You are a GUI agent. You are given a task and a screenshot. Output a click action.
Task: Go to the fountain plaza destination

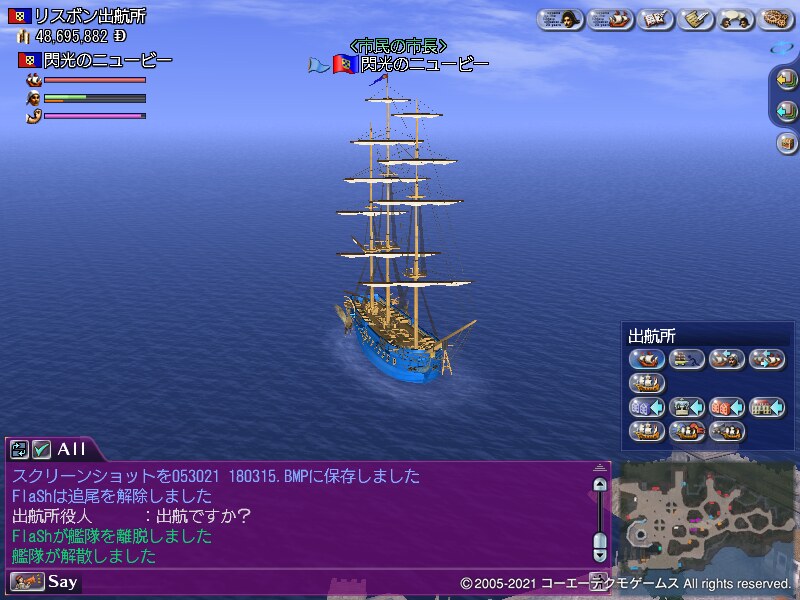687,407
